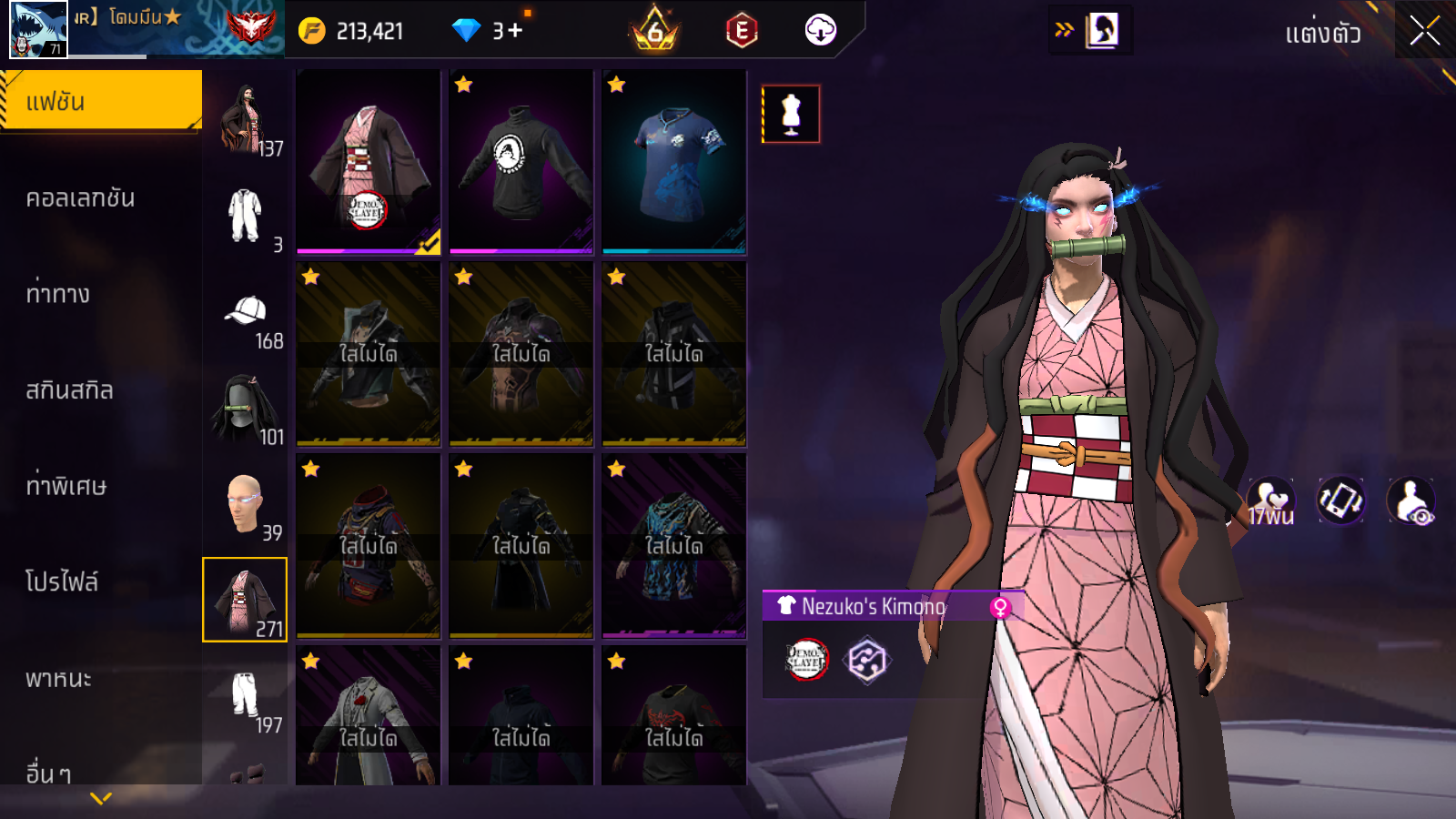Close the wardrobe screen with X
Viewport: 1456px width, 819px height.
[x=1424, y=32]
